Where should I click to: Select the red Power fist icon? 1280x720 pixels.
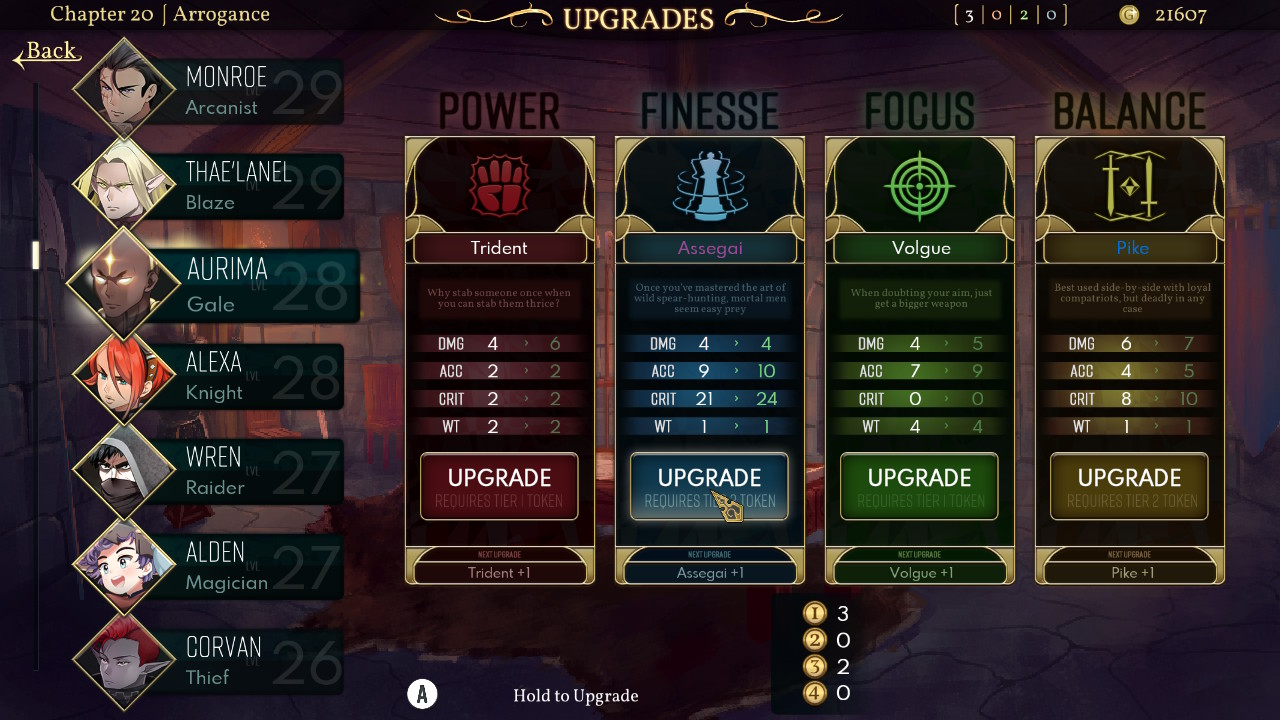[499, 185]
